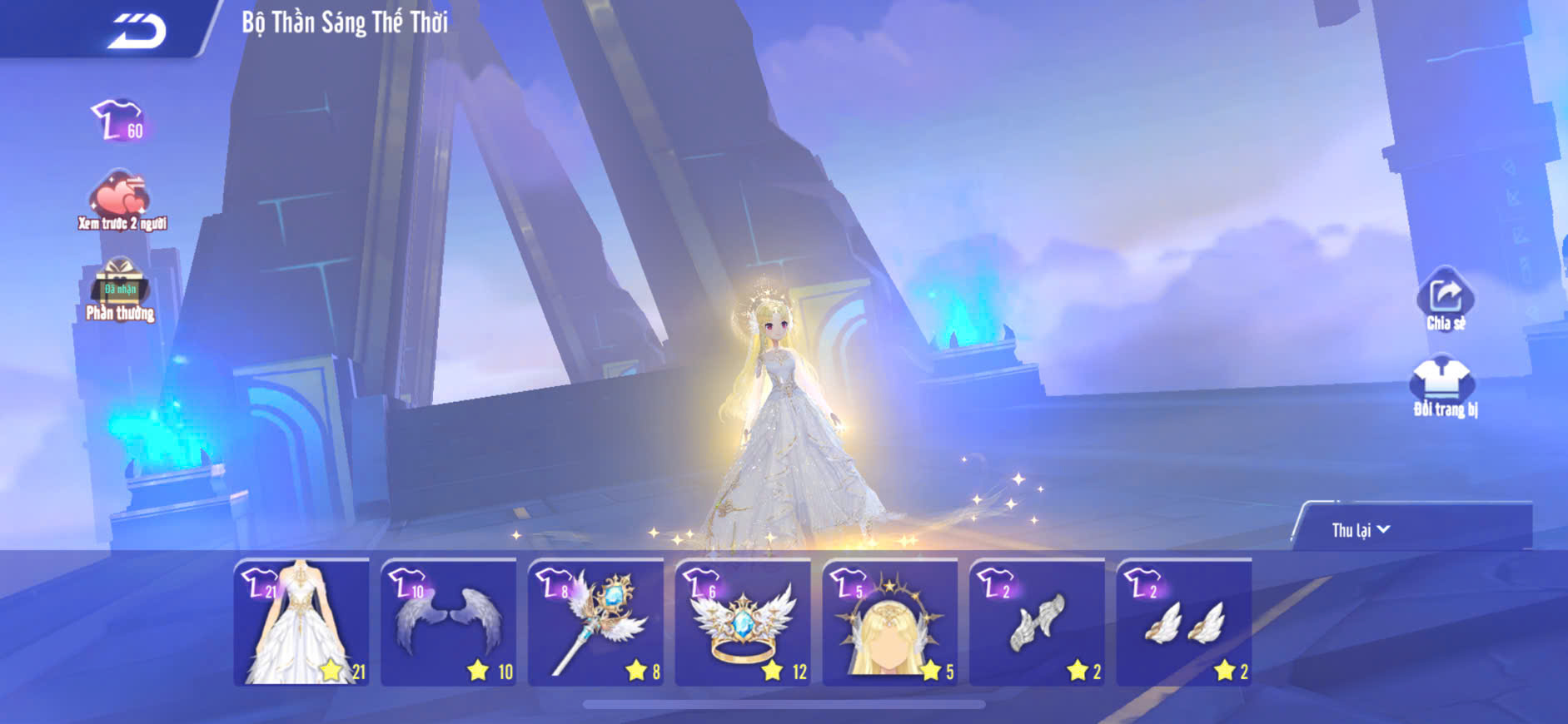Choose the winged jeweled scepter item
Screen dimensions: 1568x724
[x=596, y=622]
